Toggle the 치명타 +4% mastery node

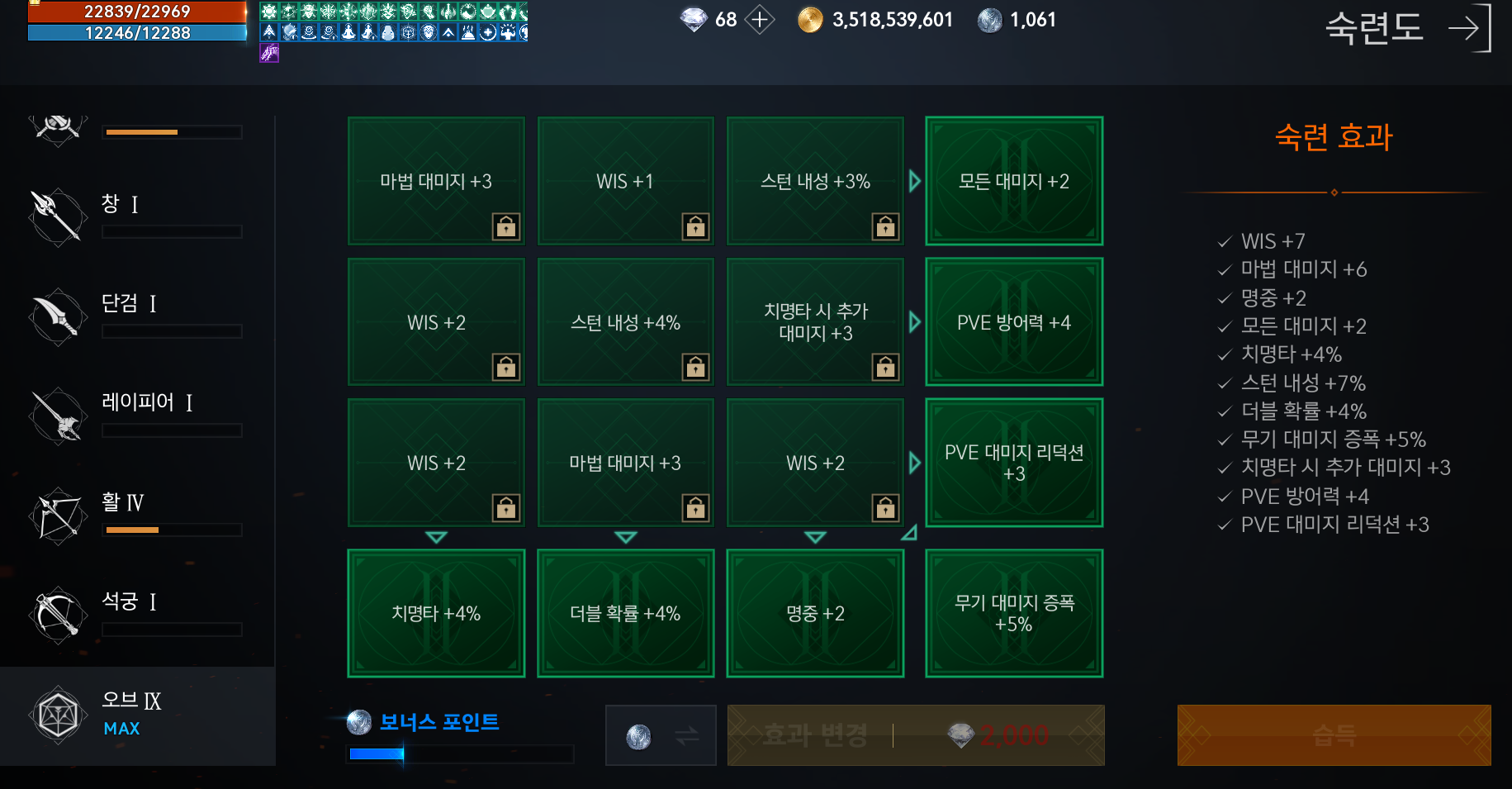(x=435, y=613)
